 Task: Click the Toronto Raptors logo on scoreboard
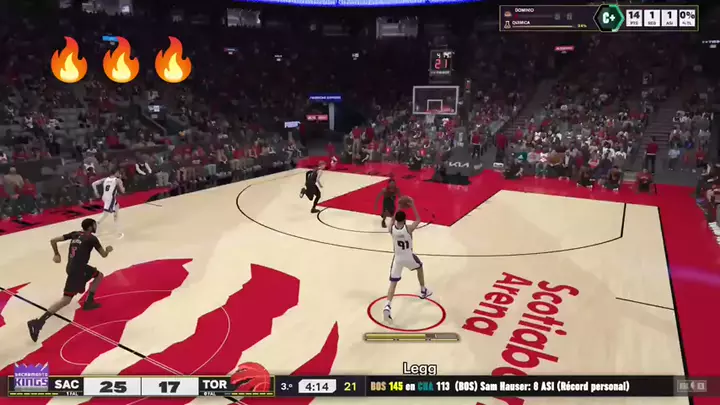(251, 380)
